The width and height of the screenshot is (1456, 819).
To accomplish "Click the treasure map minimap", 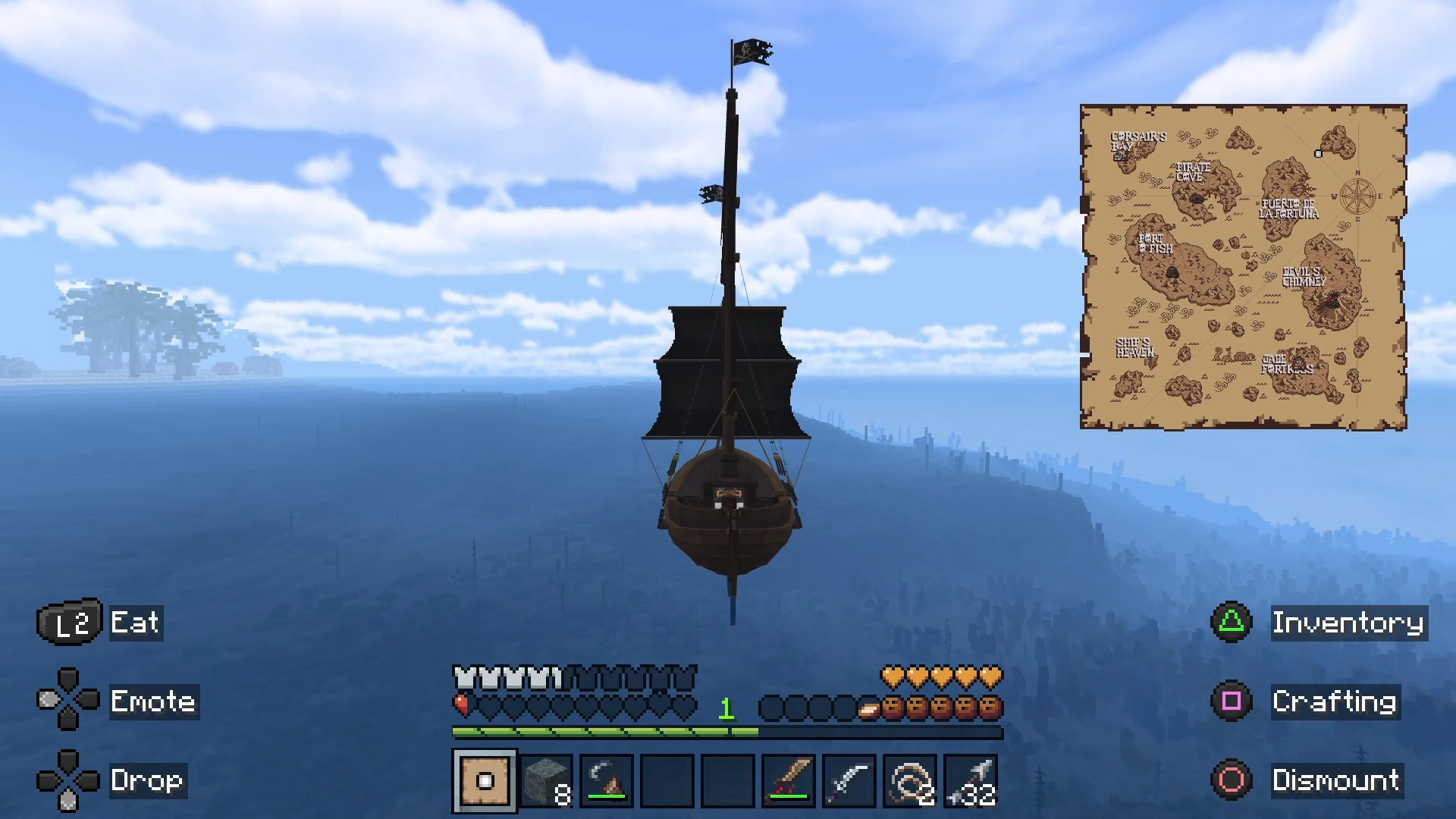I will [x=1243, y=267].
